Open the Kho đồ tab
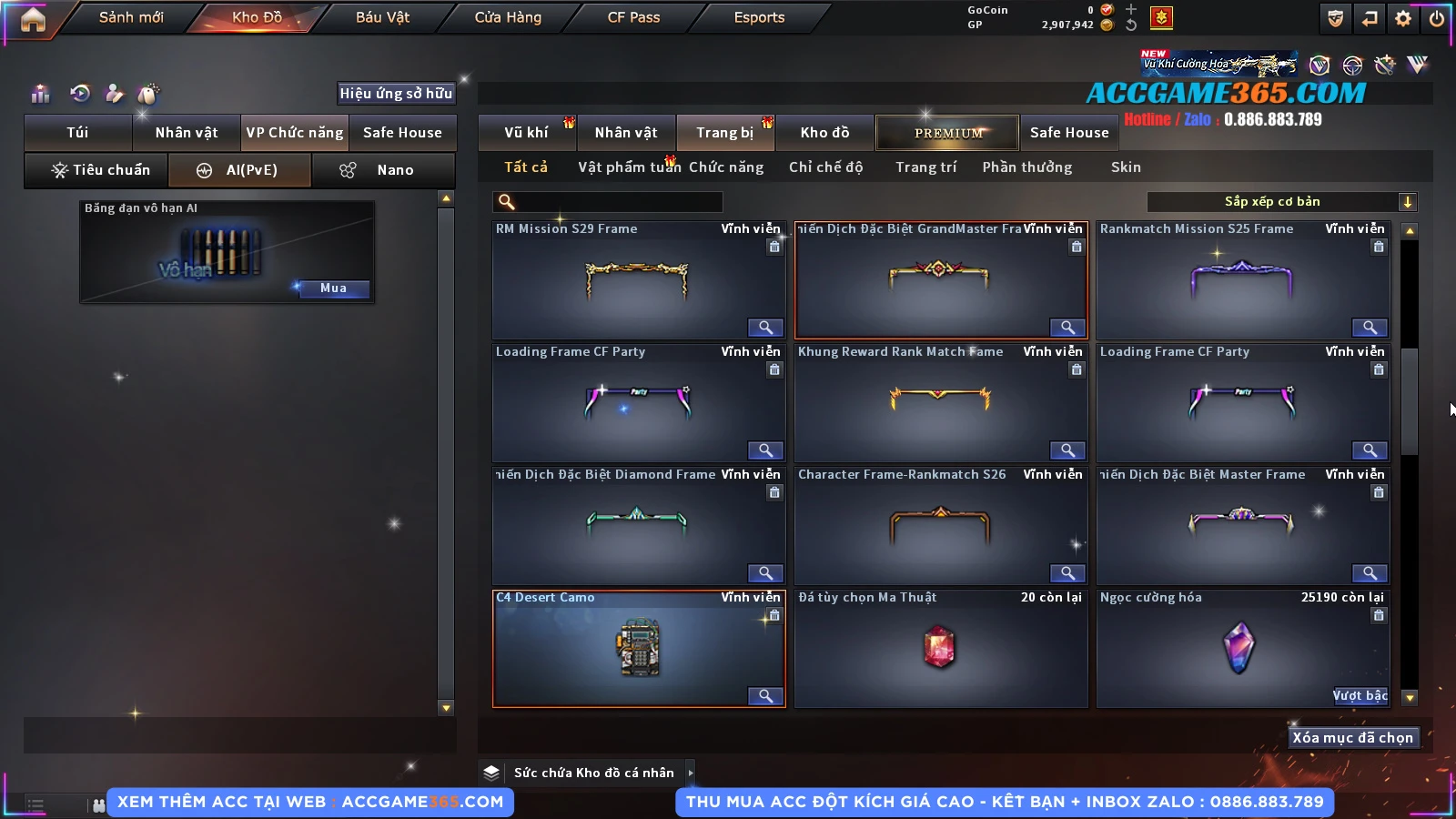Screen dimensions: 1456x819 (824, 133)
